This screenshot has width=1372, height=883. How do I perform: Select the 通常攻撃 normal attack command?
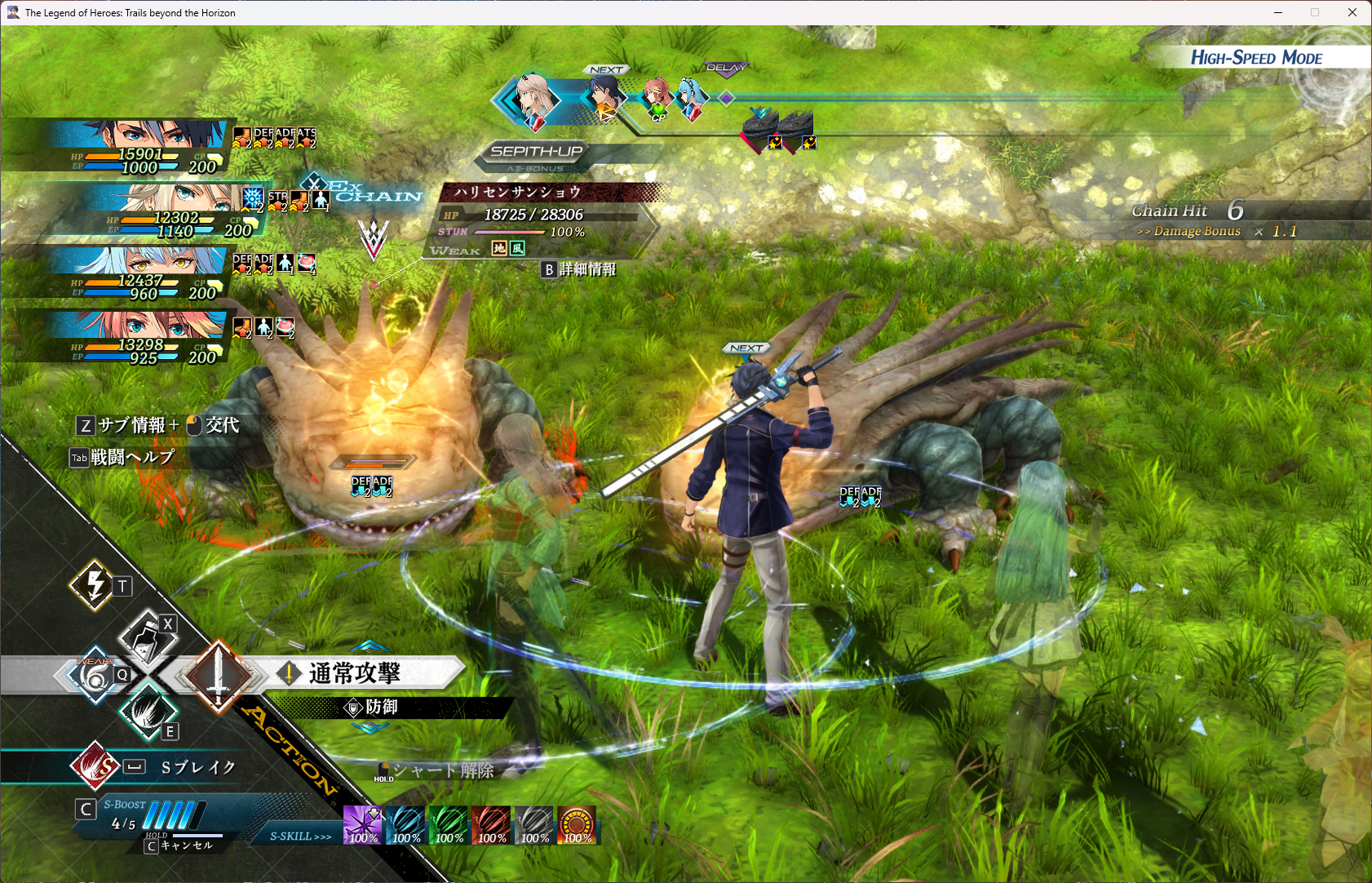pos(354,673)
